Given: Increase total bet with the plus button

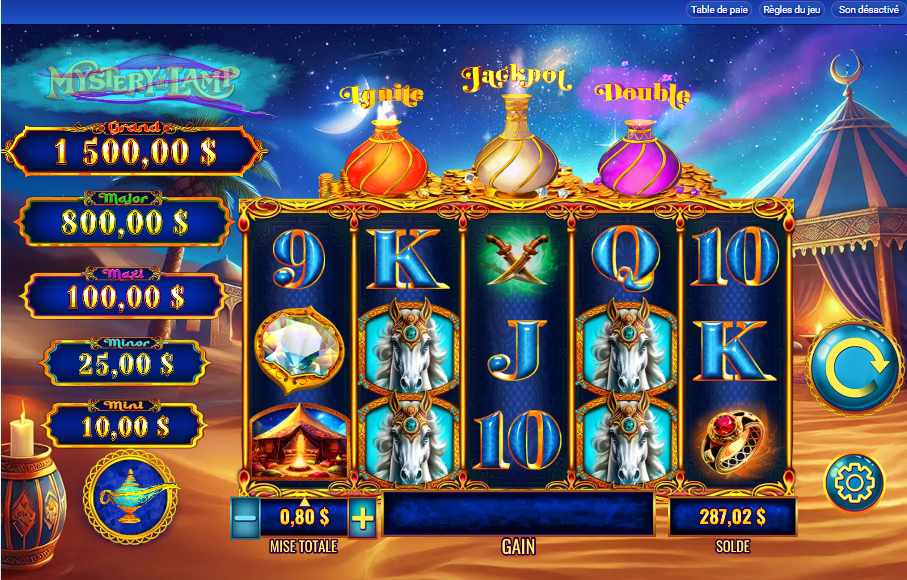Looking at the screenshot, I should click(363, 518).
